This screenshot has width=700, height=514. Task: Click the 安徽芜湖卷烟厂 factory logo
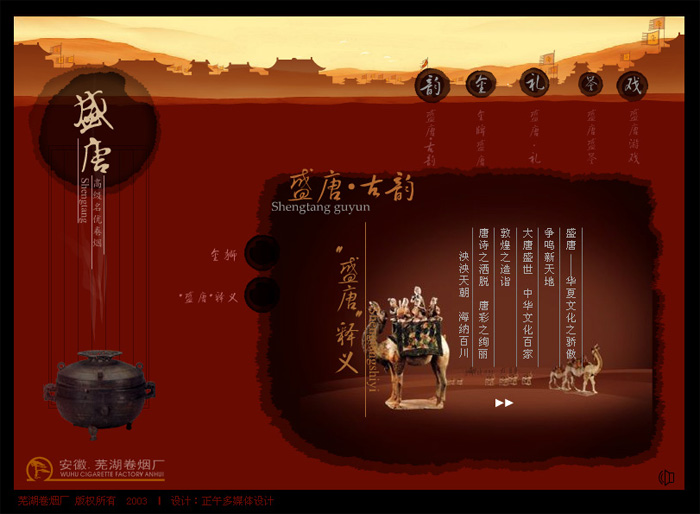[x=96, y=468]
